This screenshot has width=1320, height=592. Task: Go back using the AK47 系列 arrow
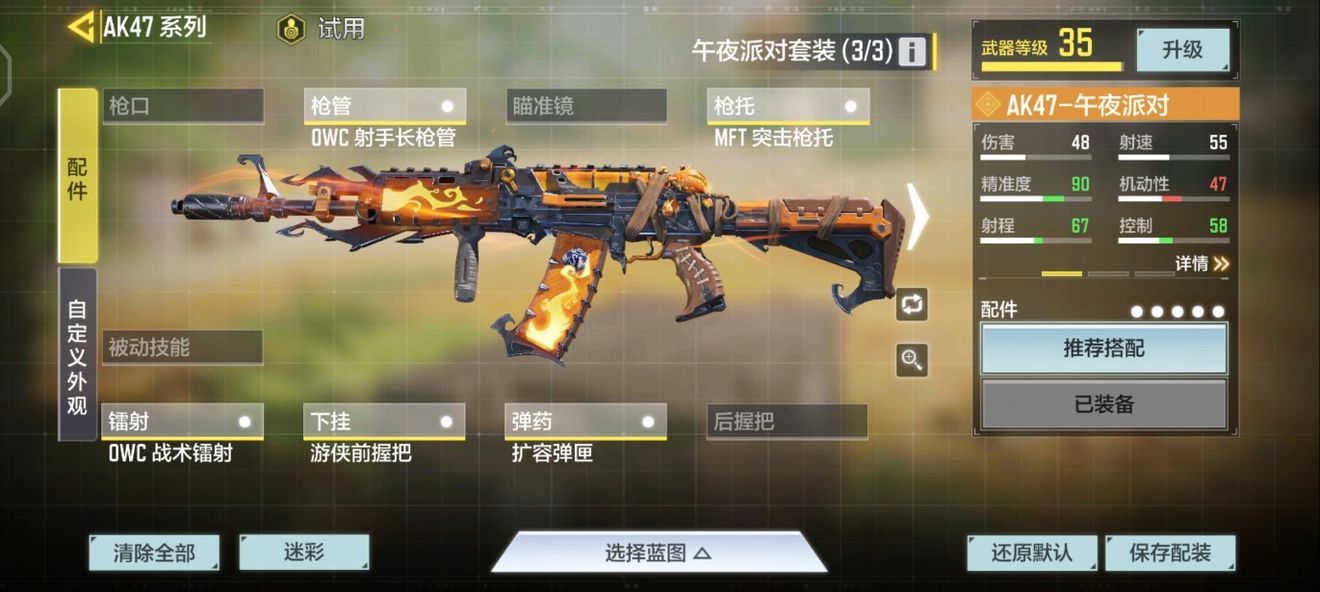click(x=81, y=27)
